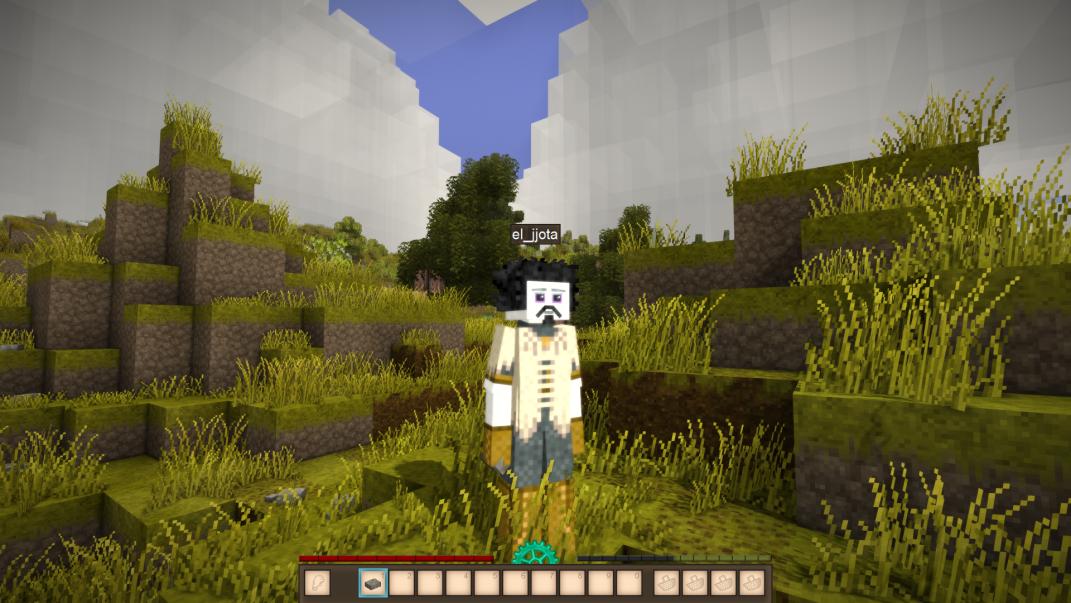Screen dimensions: 1071x603
Task: Select hotbar slot labeled 0
Action: [x=629, y=582]
